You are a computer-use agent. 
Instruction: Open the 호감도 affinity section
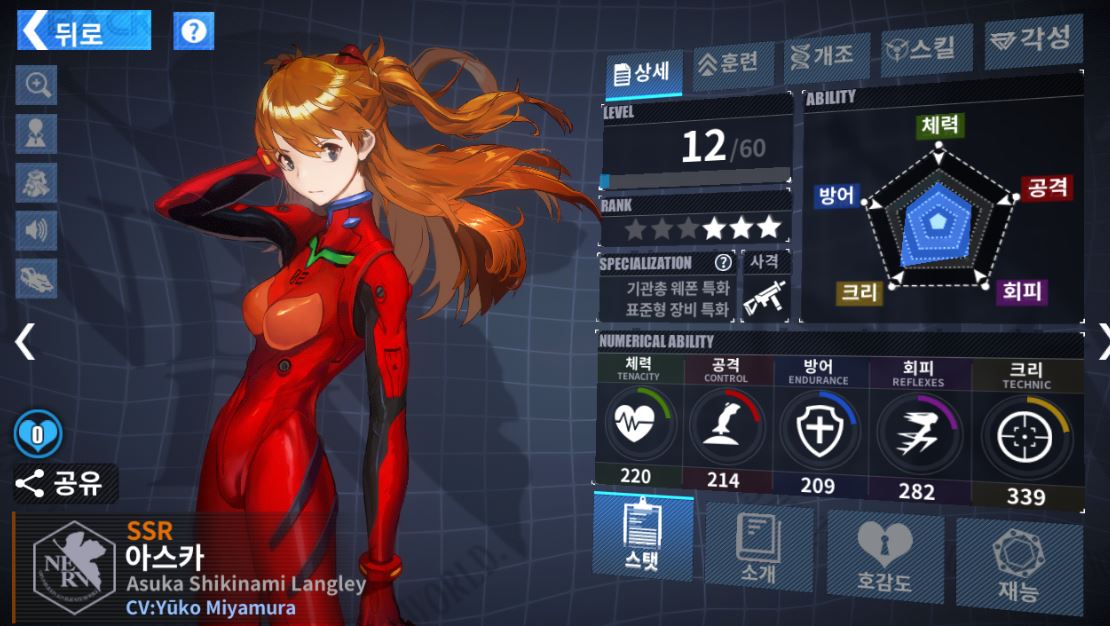tap(884, 555)
